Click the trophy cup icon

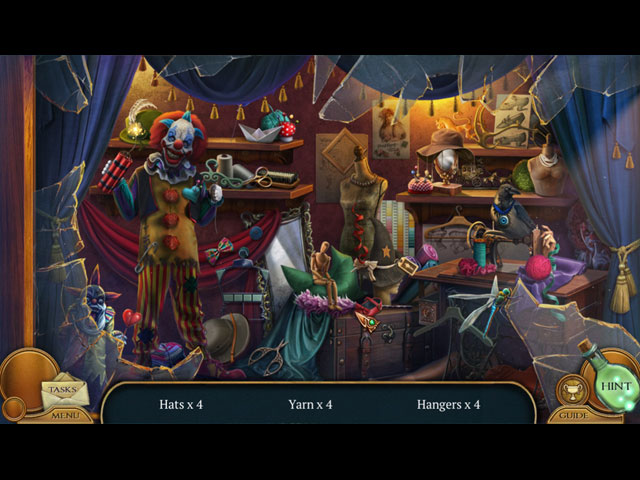[572, 392]
